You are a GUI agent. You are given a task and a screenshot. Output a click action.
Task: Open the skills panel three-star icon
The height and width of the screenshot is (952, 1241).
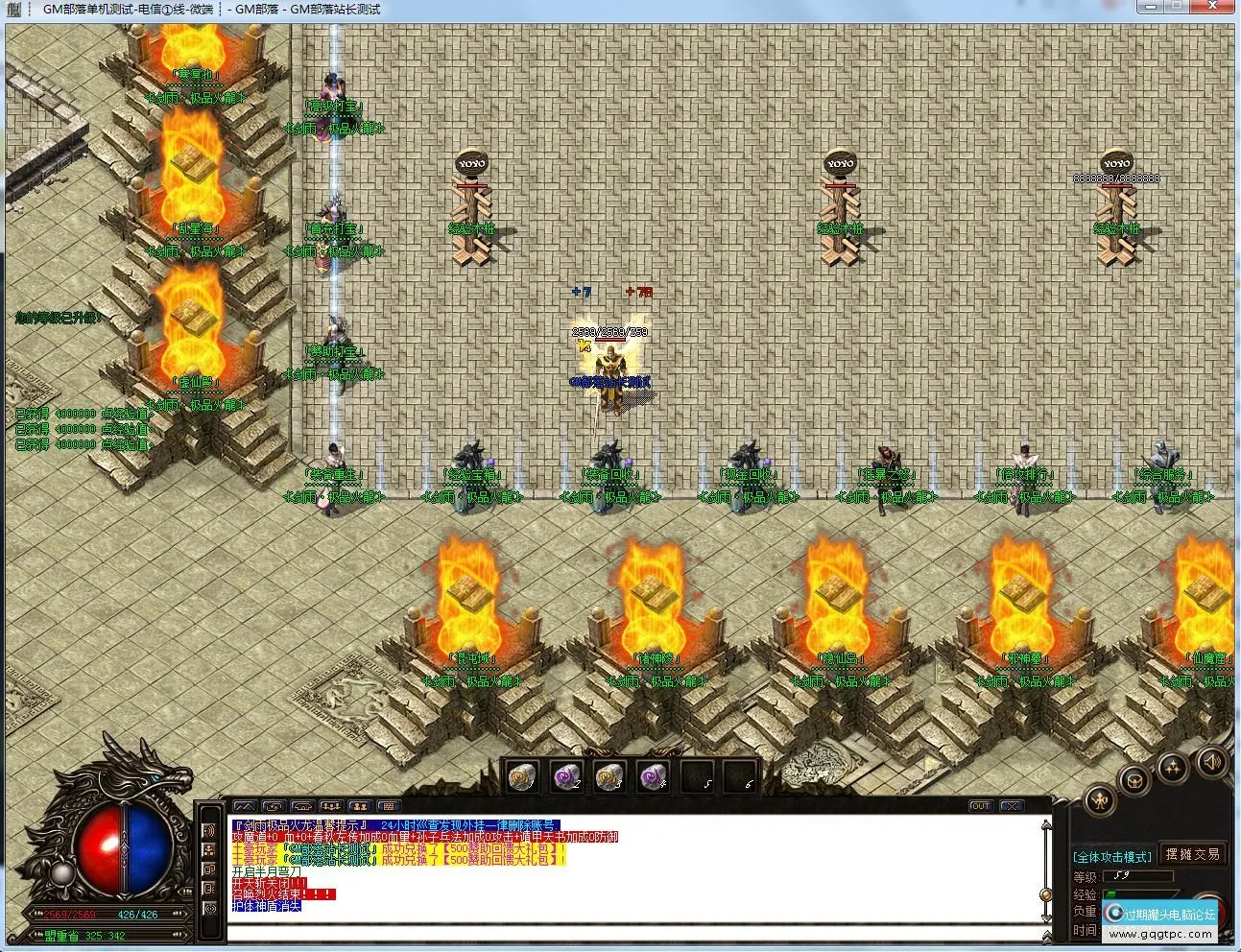1173,767
